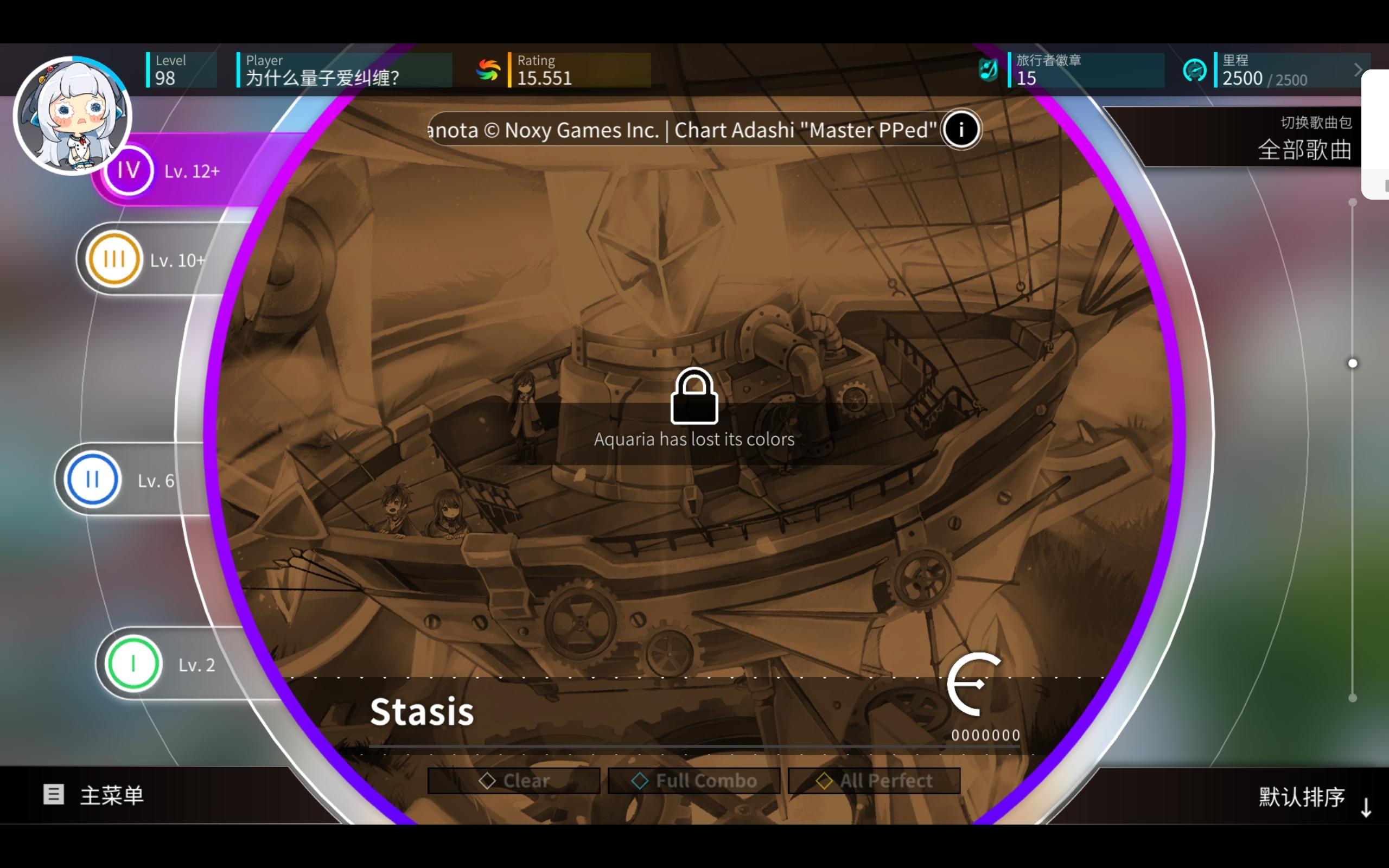Click the Rating swirl icon
Image resolution: width=1389 pixels, height=868 pixels.
click(488, 69)
